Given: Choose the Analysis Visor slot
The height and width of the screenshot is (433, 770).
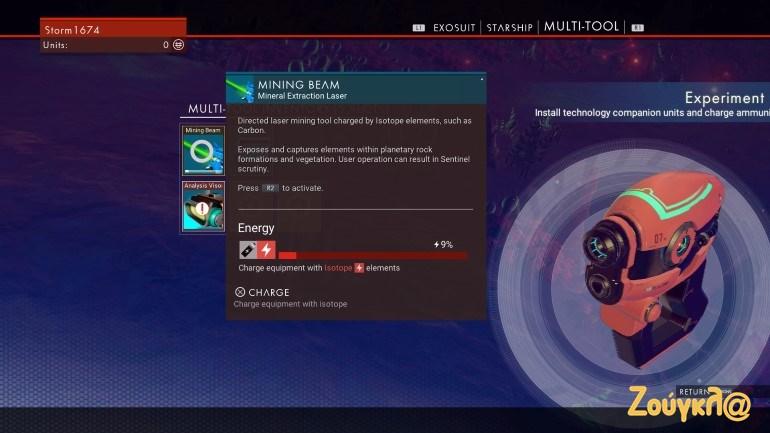Looking at the screenshot, I should (x=203, y=206).
